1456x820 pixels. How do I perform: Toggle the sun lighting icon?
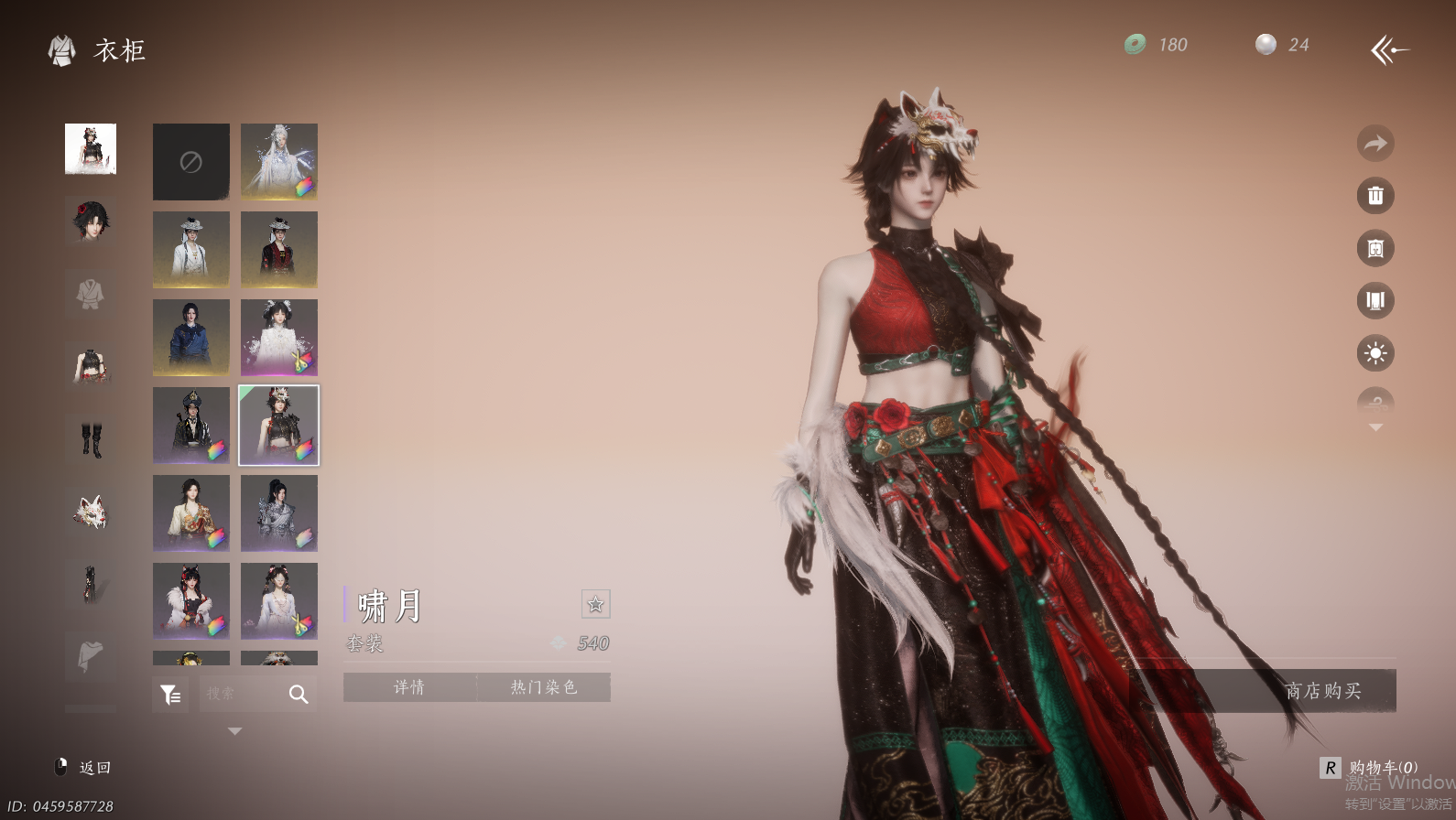pos(1375,353)
